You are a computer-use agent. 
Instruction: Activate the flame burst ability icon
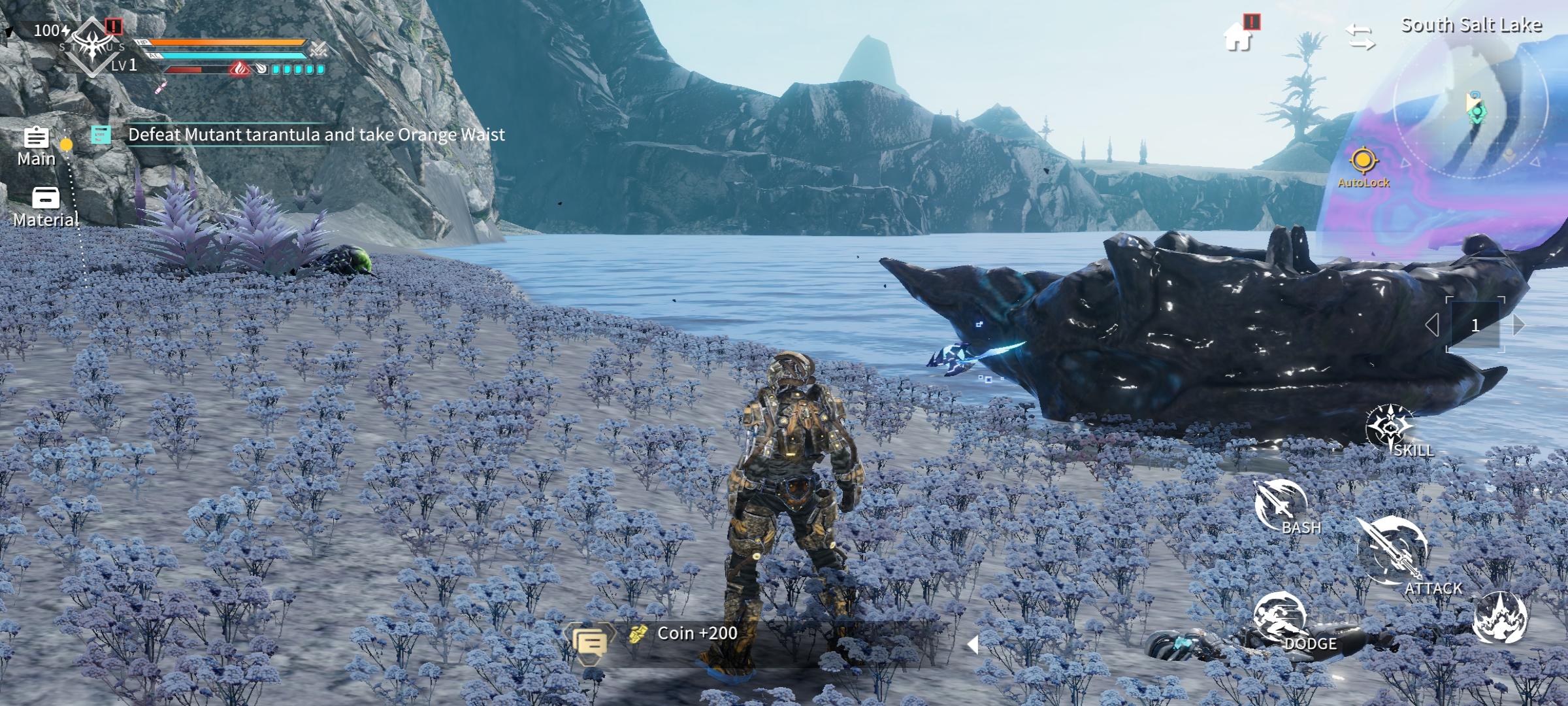(1500, 618)
